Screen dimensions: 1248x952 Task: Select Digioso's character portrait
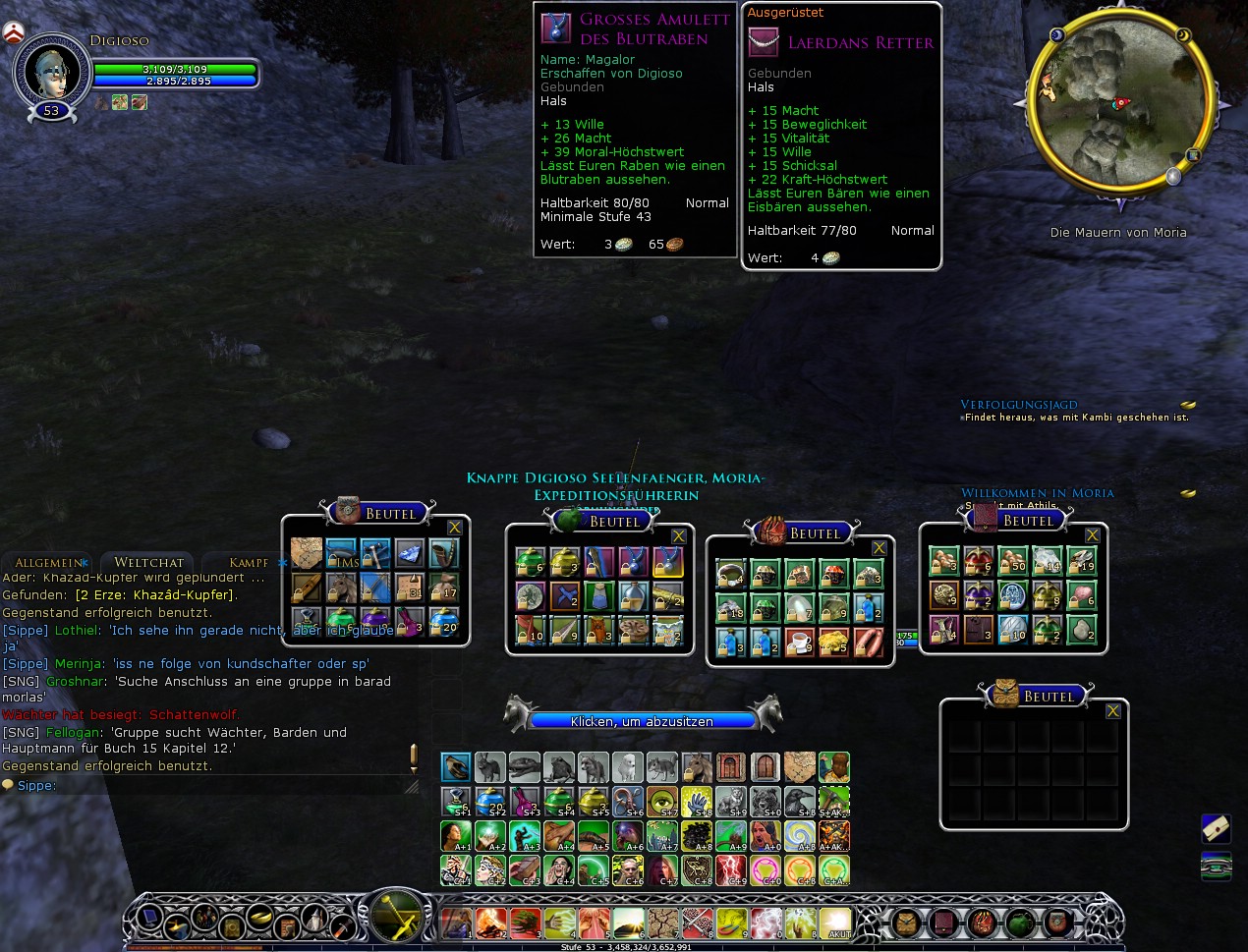pos(51,71)
